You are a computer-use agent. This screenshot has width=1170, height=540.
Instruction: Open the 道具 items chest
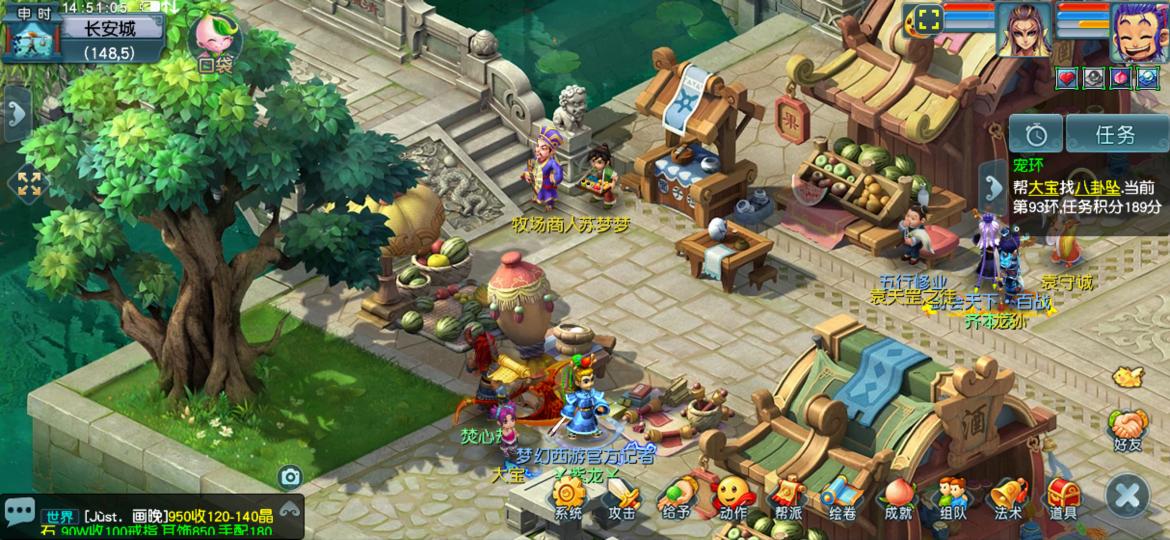[x=1062, y=495]
